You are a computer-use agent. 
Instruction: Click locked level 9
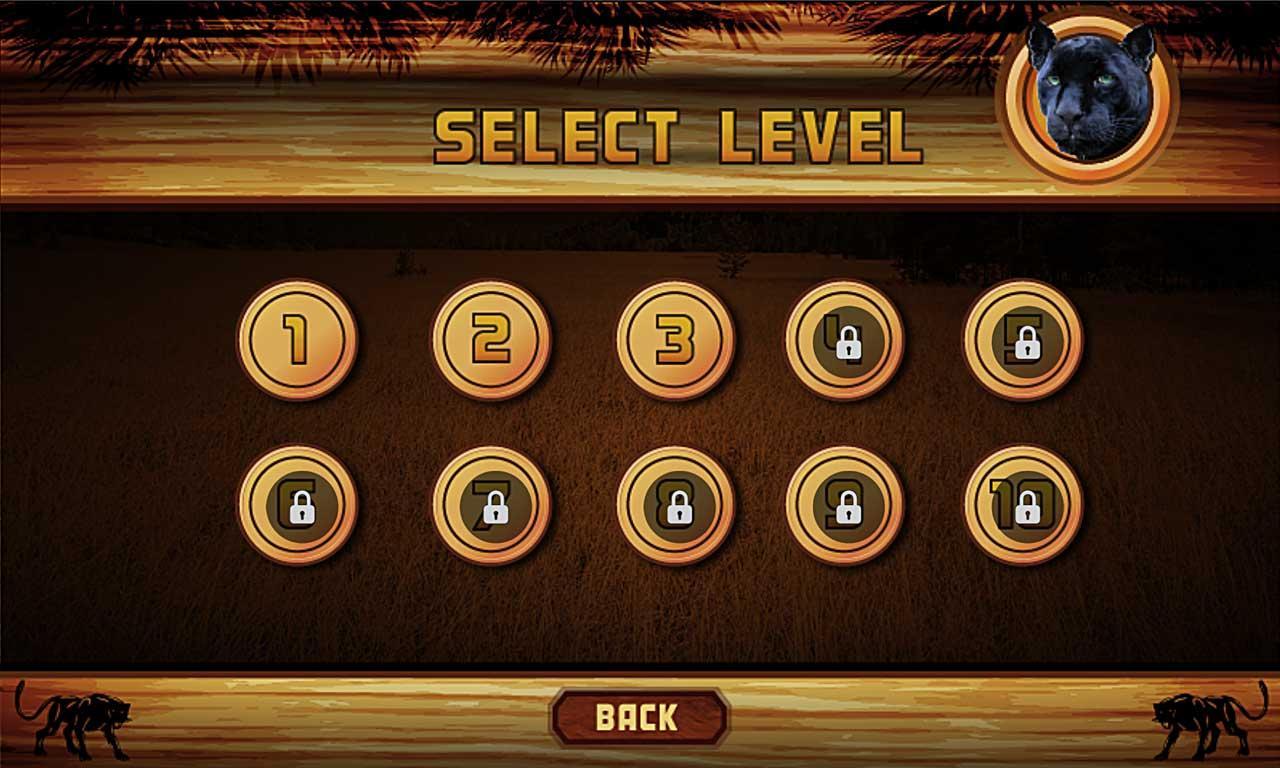pyautogui.click(x=845, y=505)
